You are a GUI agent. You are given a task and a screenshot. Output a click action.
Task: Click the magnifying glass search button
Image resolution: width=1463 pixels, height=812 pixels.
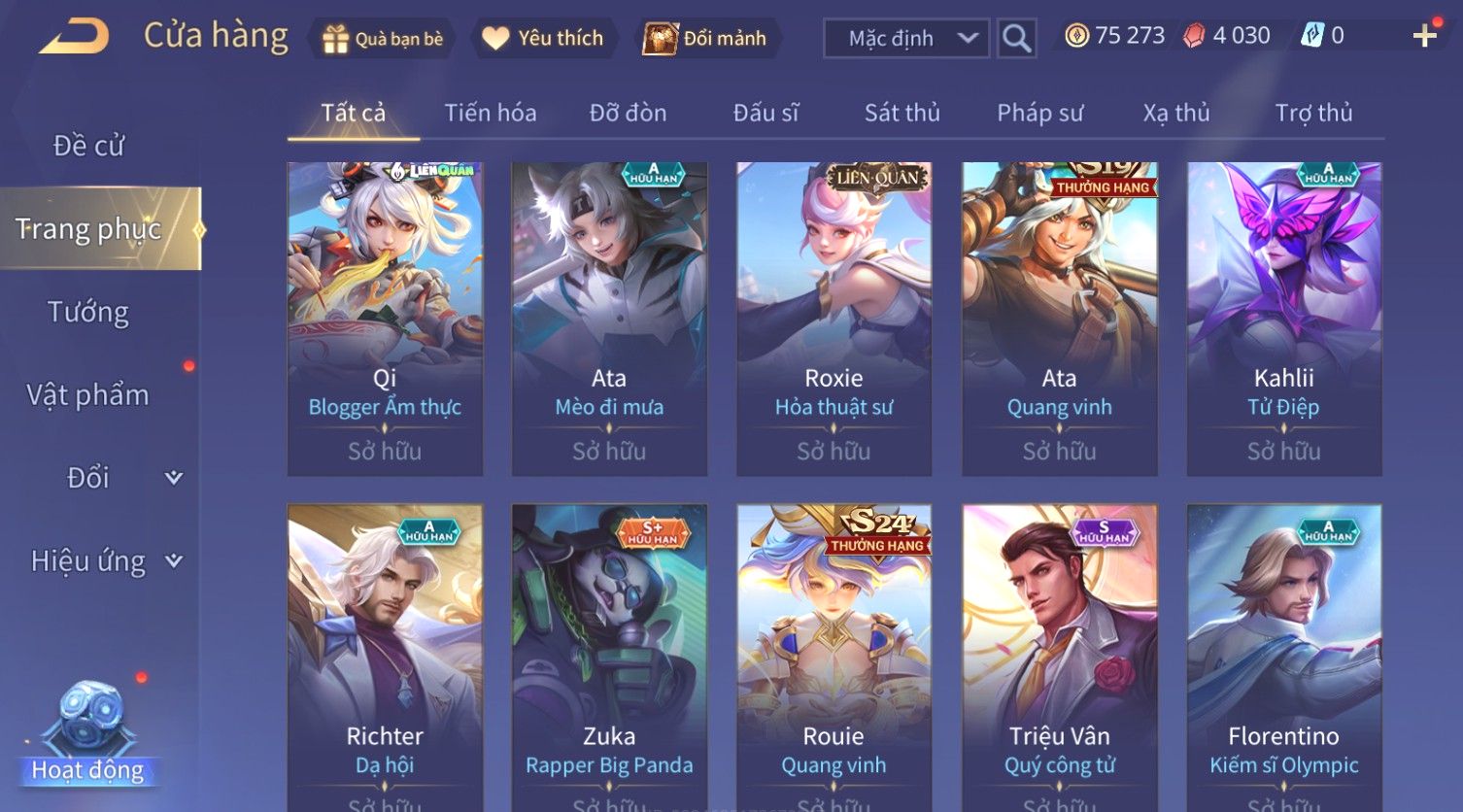(x=1016, y=39)
